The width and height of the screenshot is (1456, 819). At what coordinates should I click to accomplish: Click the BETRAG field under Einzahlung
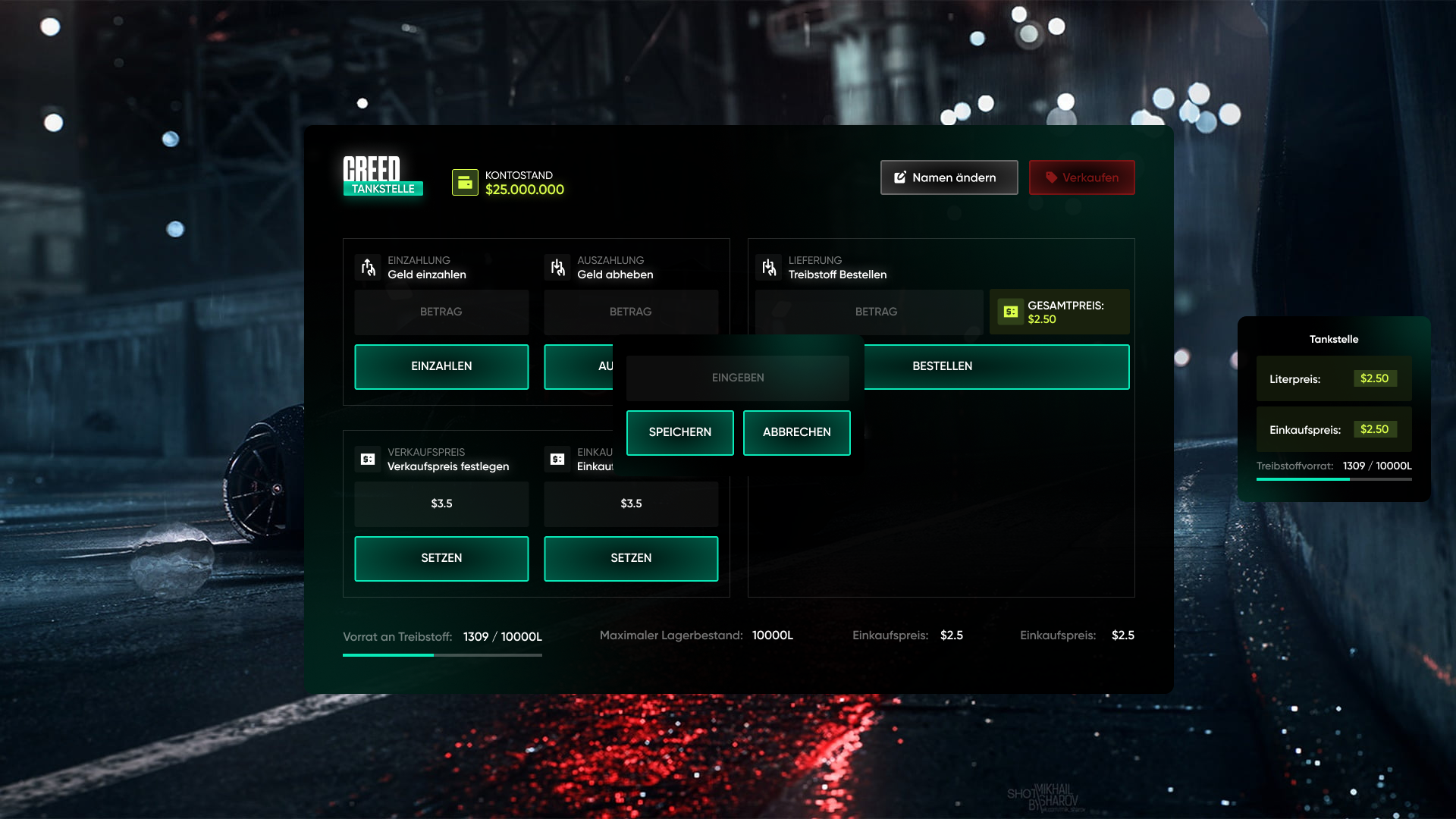441,312
